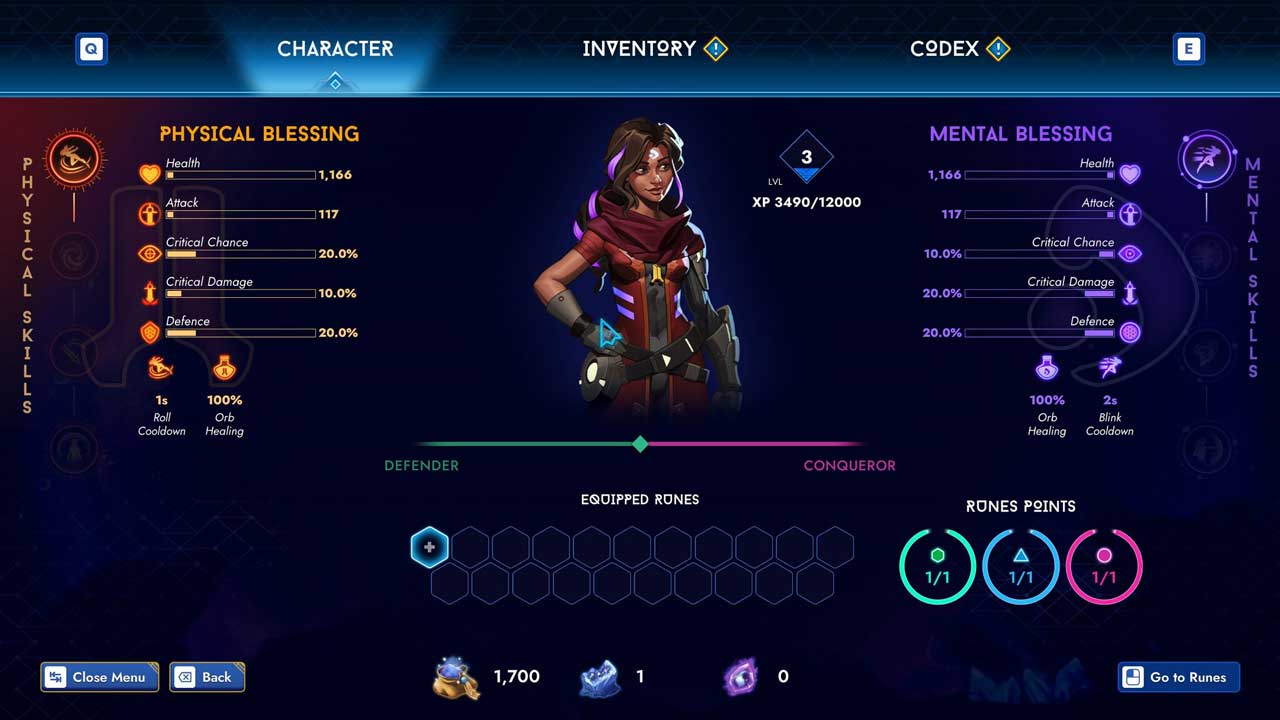The height and width of the screenshot is (720, 1280).
Task: Add a rune in the plus slot
Action: click(429, 547)
